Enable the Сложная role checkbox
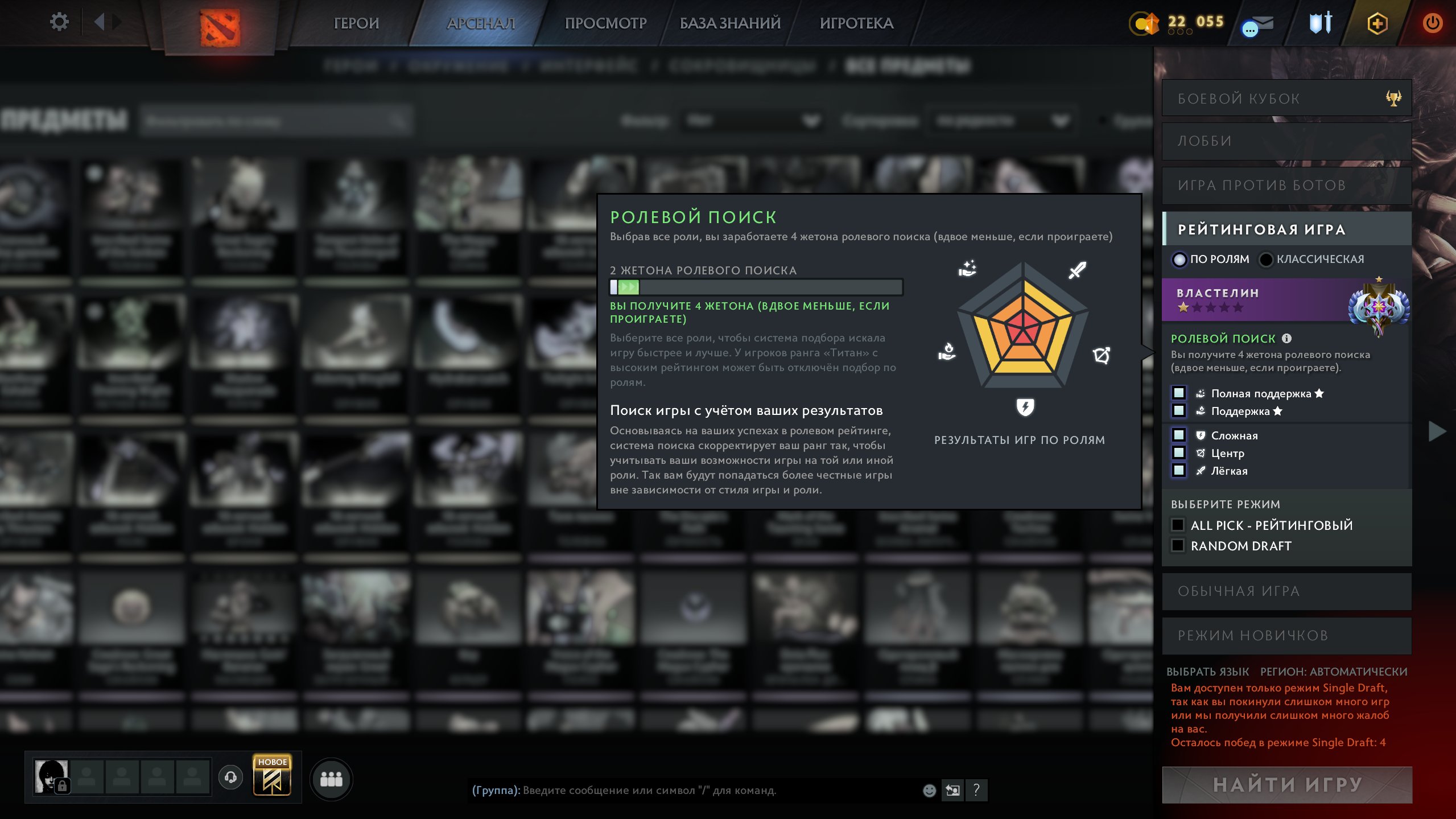The height and width of the screenshot is (819, 1456). 1179,435
